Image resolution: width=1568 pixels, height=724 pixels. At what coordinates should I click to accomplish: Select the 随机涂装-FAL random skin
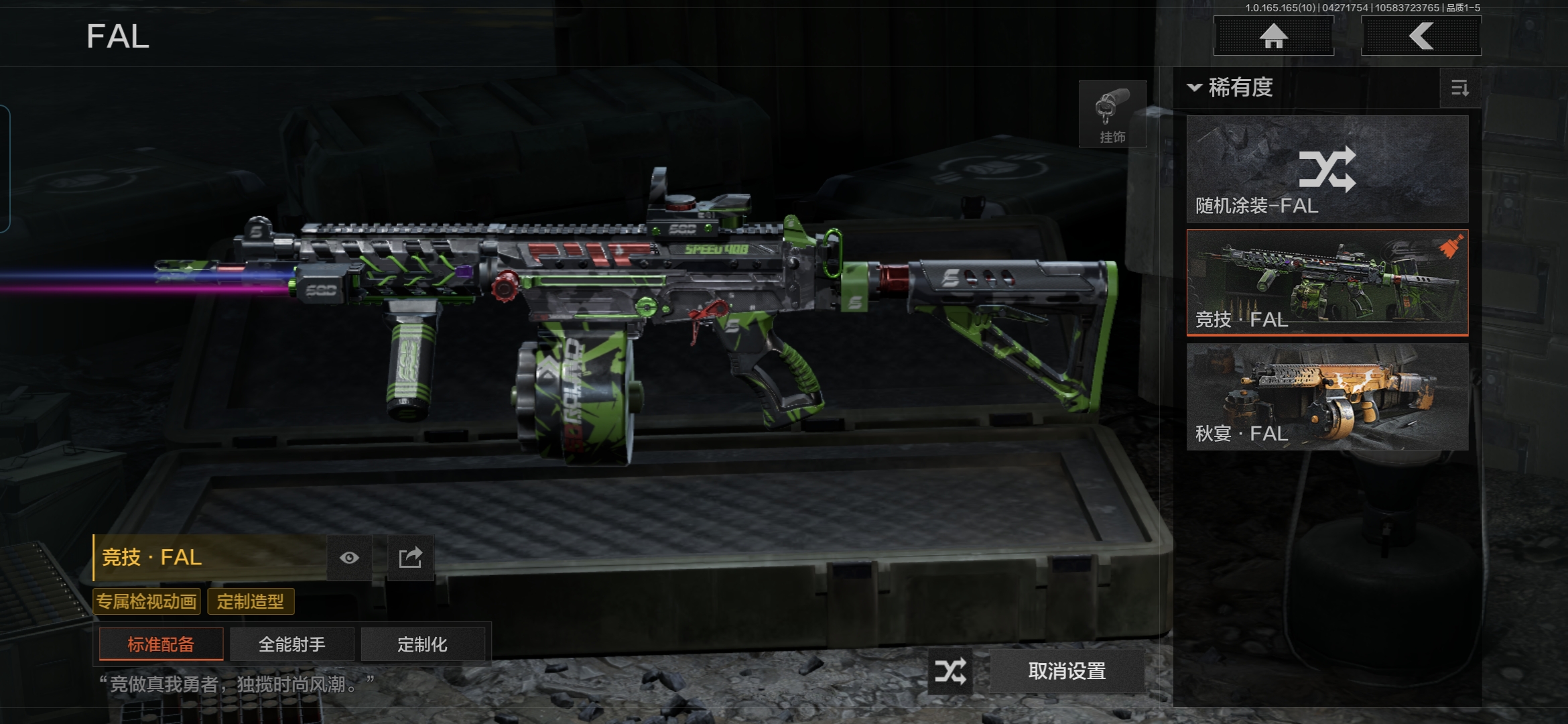[1327, 169]
